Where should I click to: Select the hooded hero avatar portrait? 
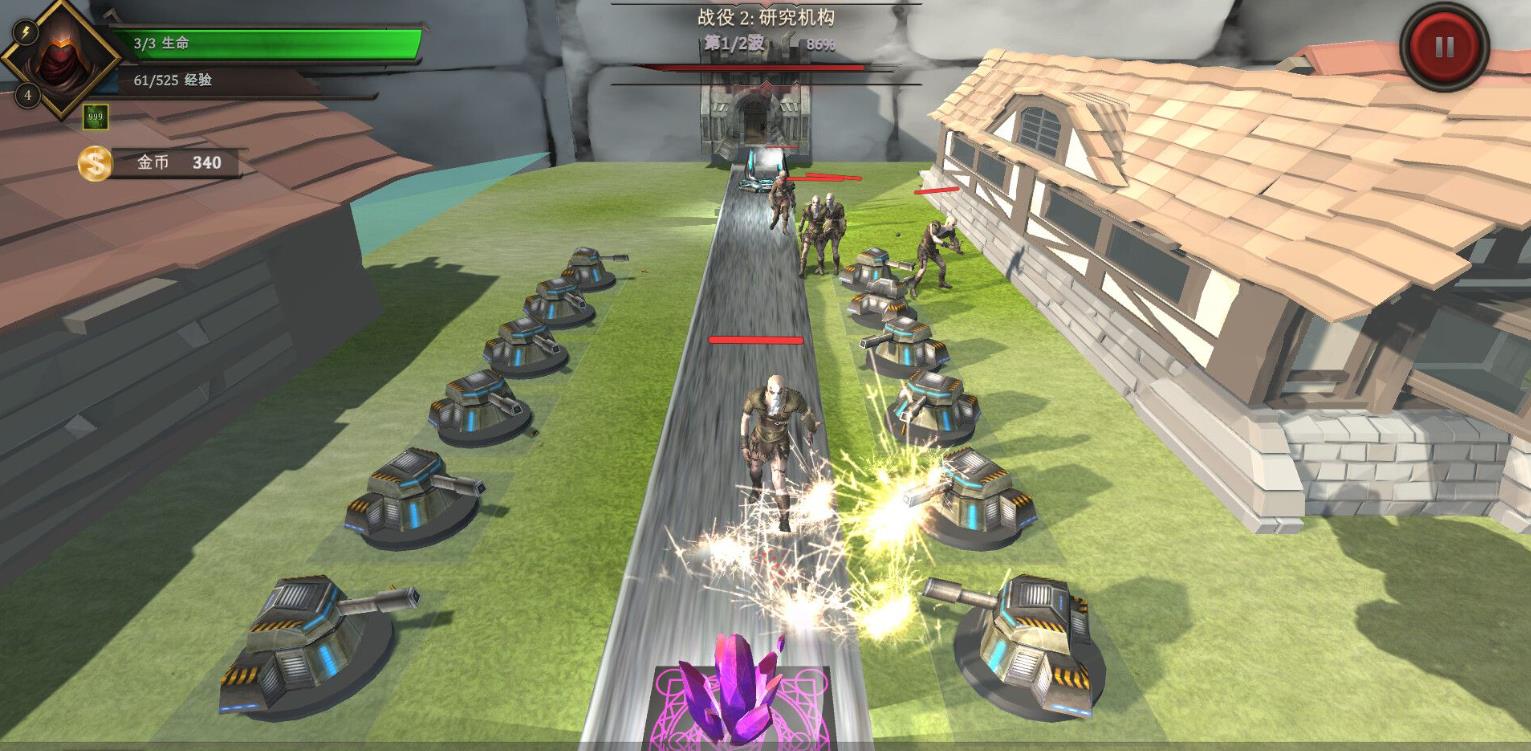tap(63, 60)
